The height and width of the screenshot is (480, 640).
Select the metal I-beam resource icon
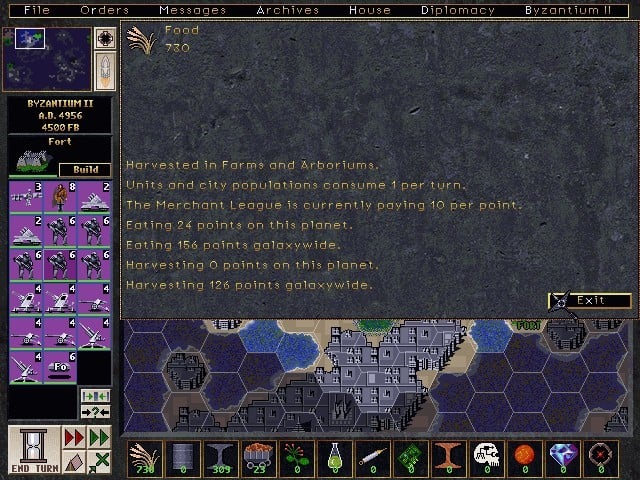218,458
